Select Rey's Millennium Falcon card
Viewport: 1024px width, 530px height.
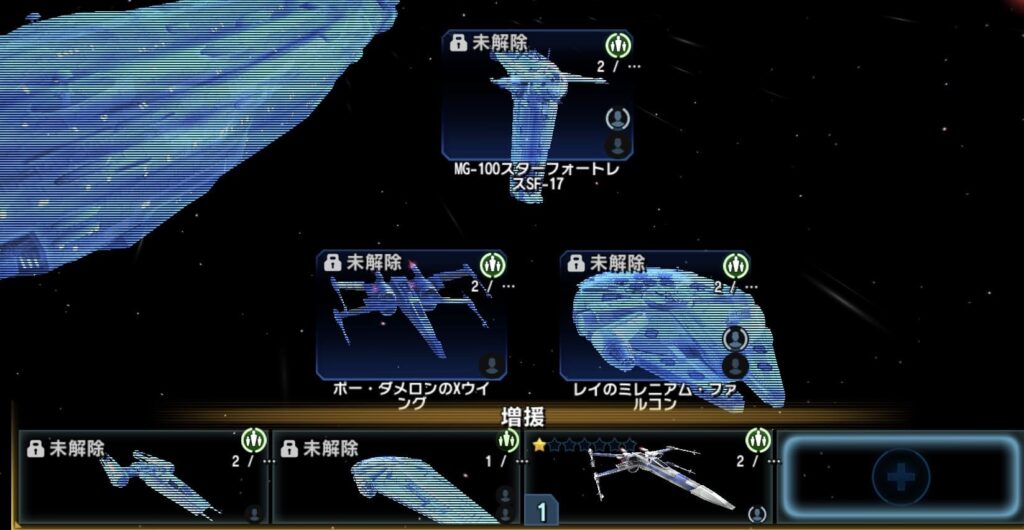(x=655, y=313)
